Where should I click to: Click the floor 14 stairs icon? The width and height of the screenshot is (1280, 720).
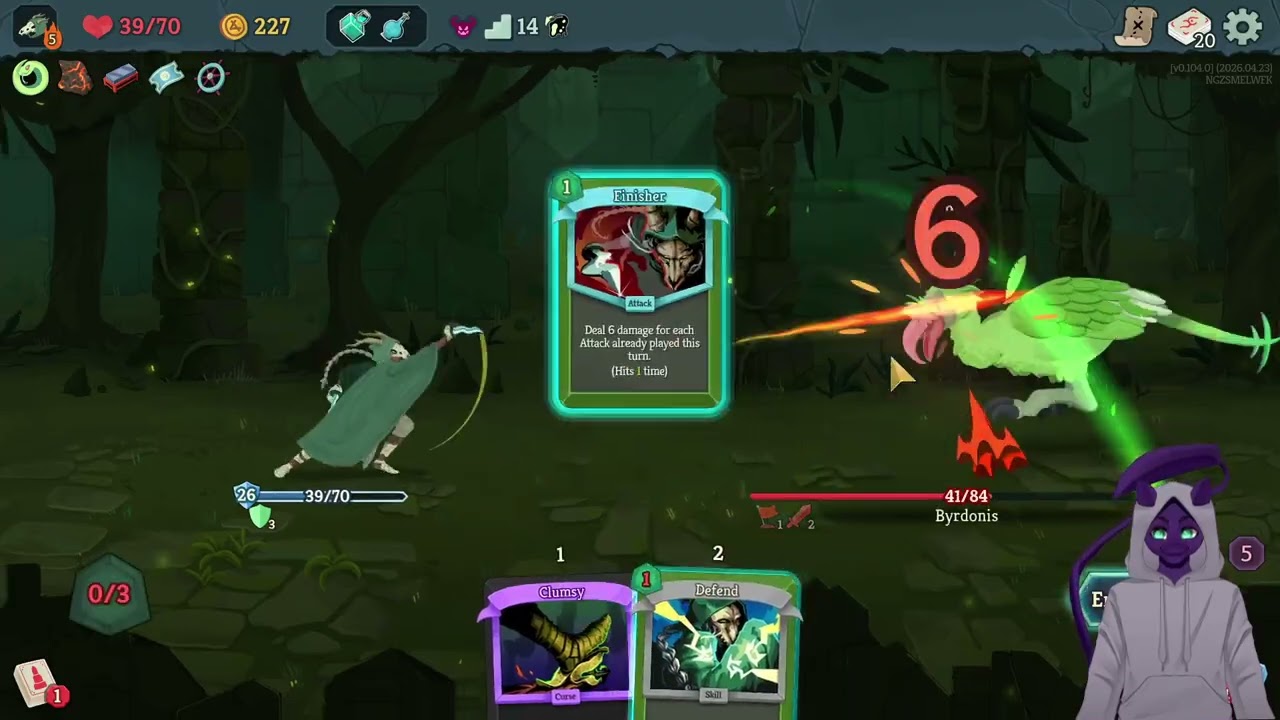[x=497, y=27]
